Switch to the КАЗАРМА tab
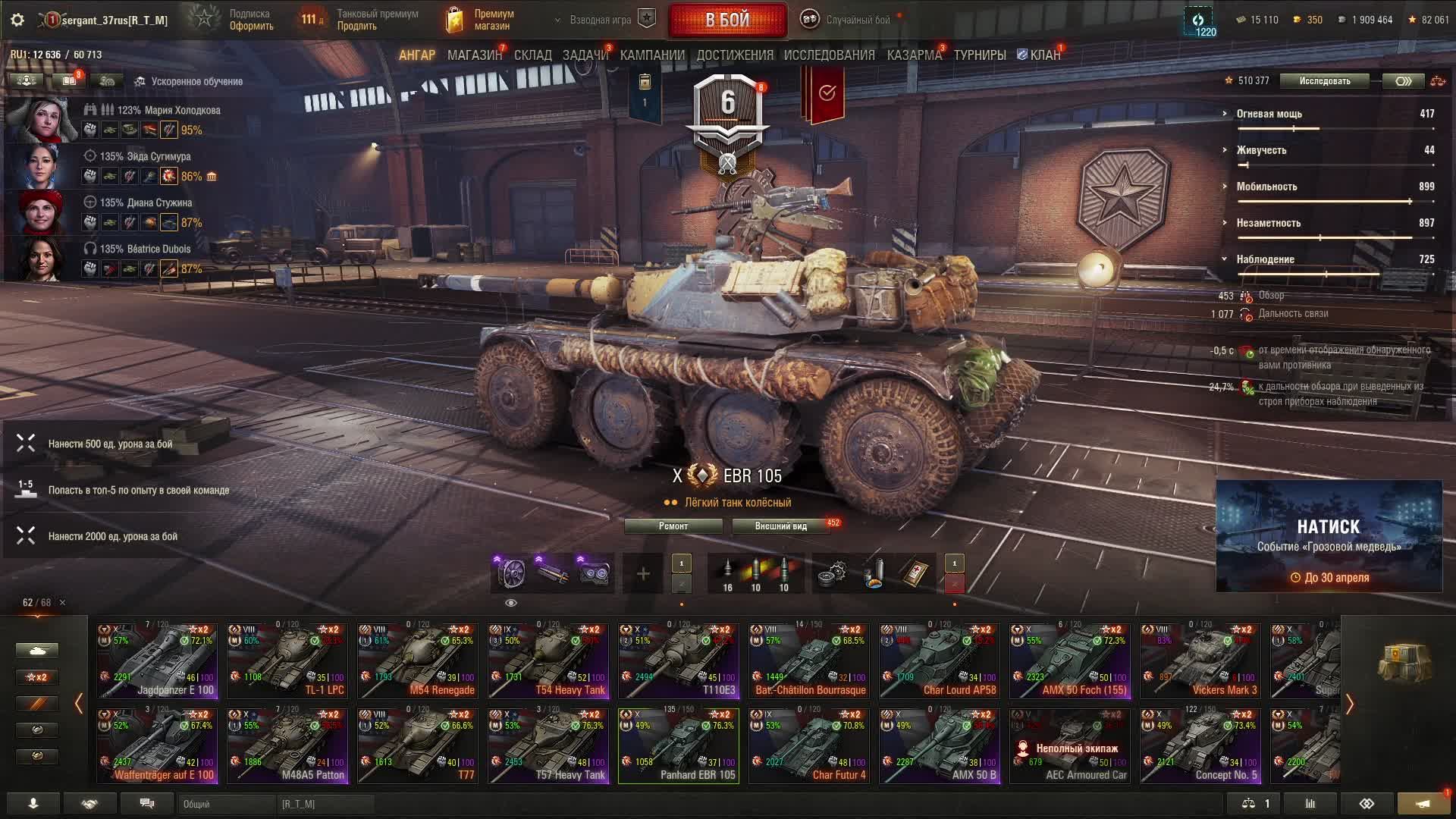The width and height of the screenshot is (1456, 819). click(x=914, y=55)
